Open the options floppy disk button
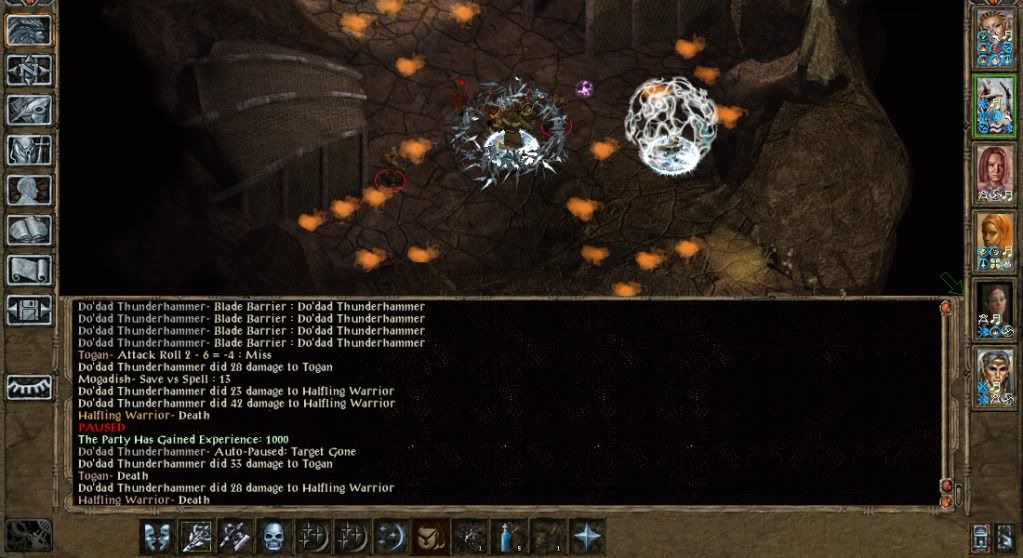Image resolution: width=1023 pixels, height=558 pixels. (28, 309)
